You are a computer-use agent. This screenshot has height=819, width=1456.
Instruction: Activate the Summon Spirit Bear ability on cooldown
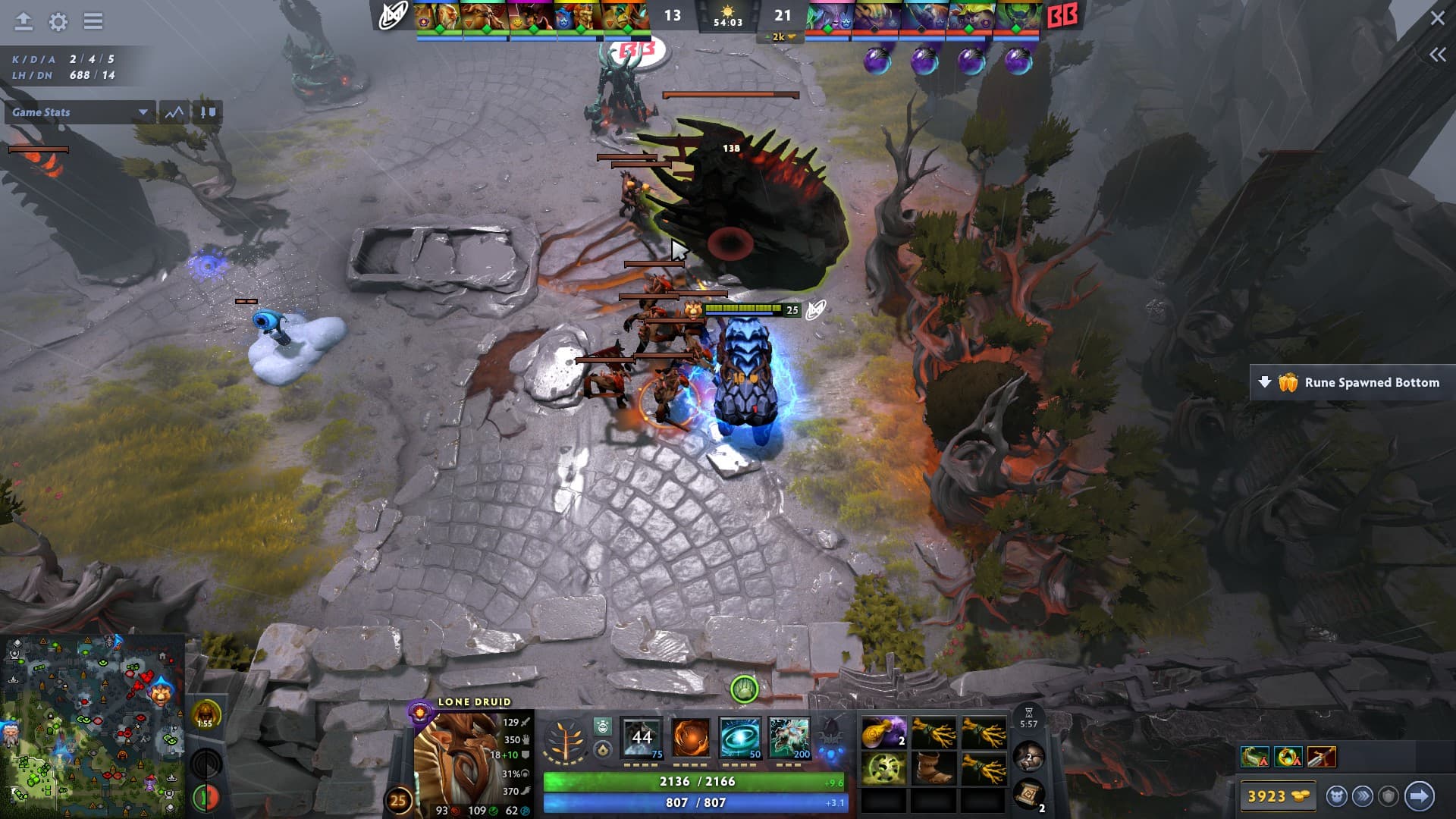[642, 737]
